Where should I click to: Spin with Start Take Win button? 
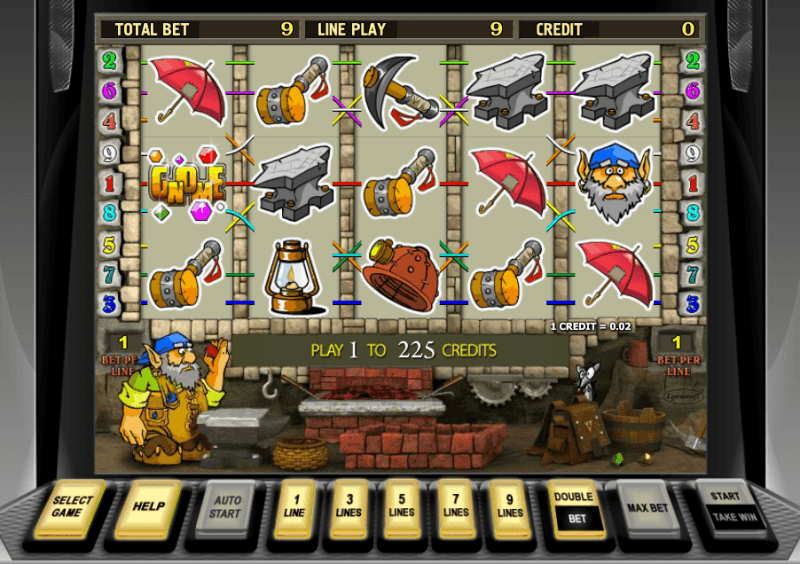[x=728, y=508]
